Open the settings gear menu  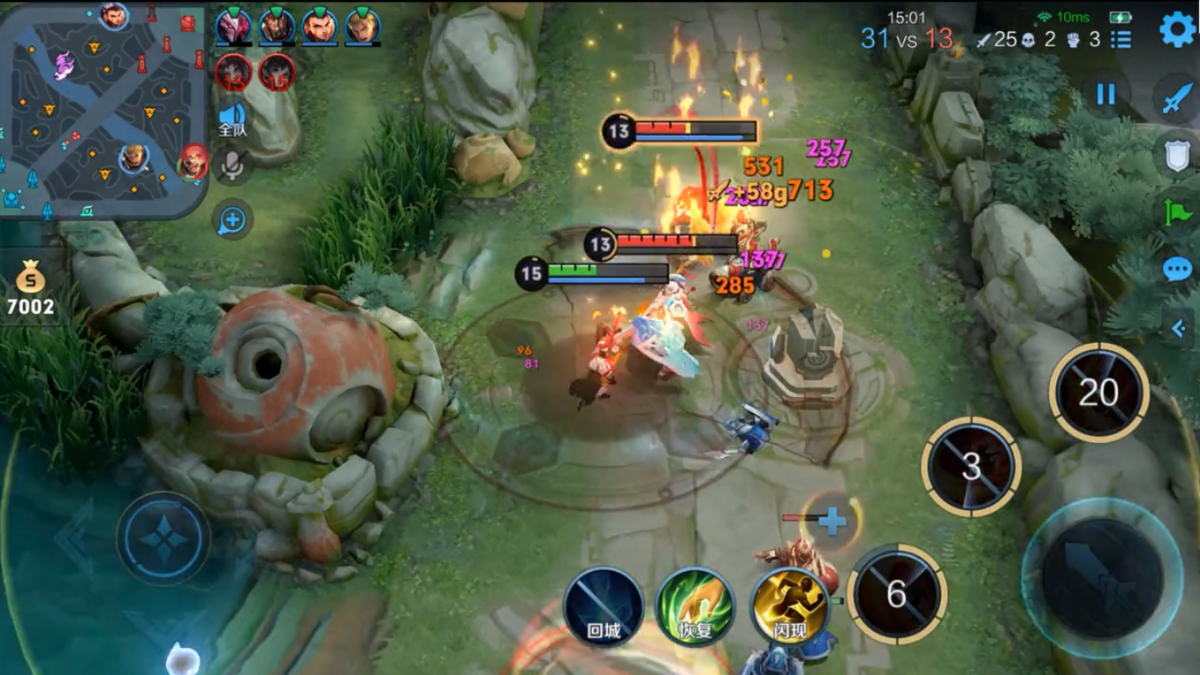(1177, 29)
